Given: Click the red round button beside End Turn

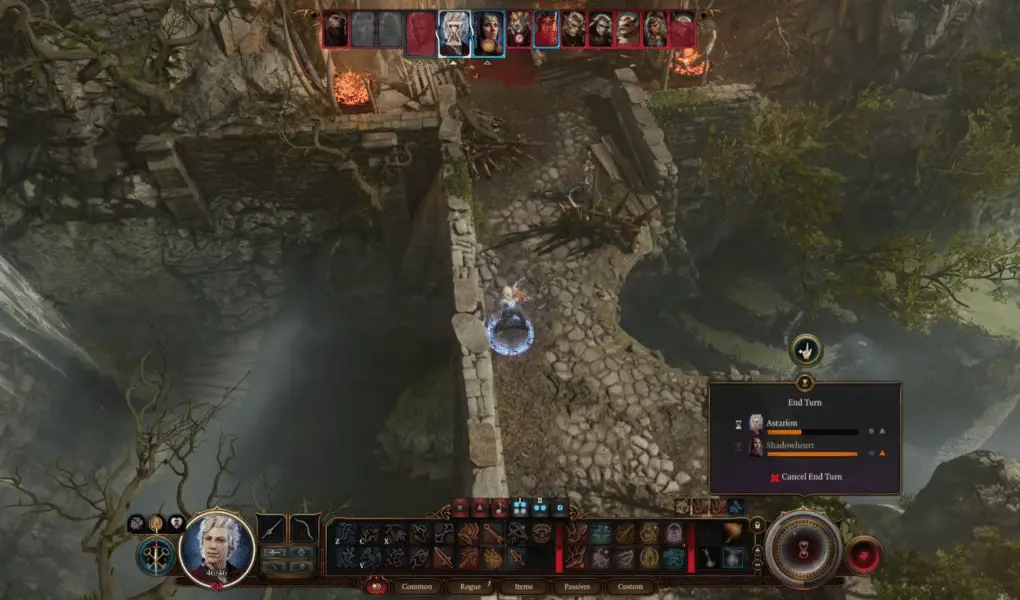Looking at the screenshot, I should tap(863, 555).
